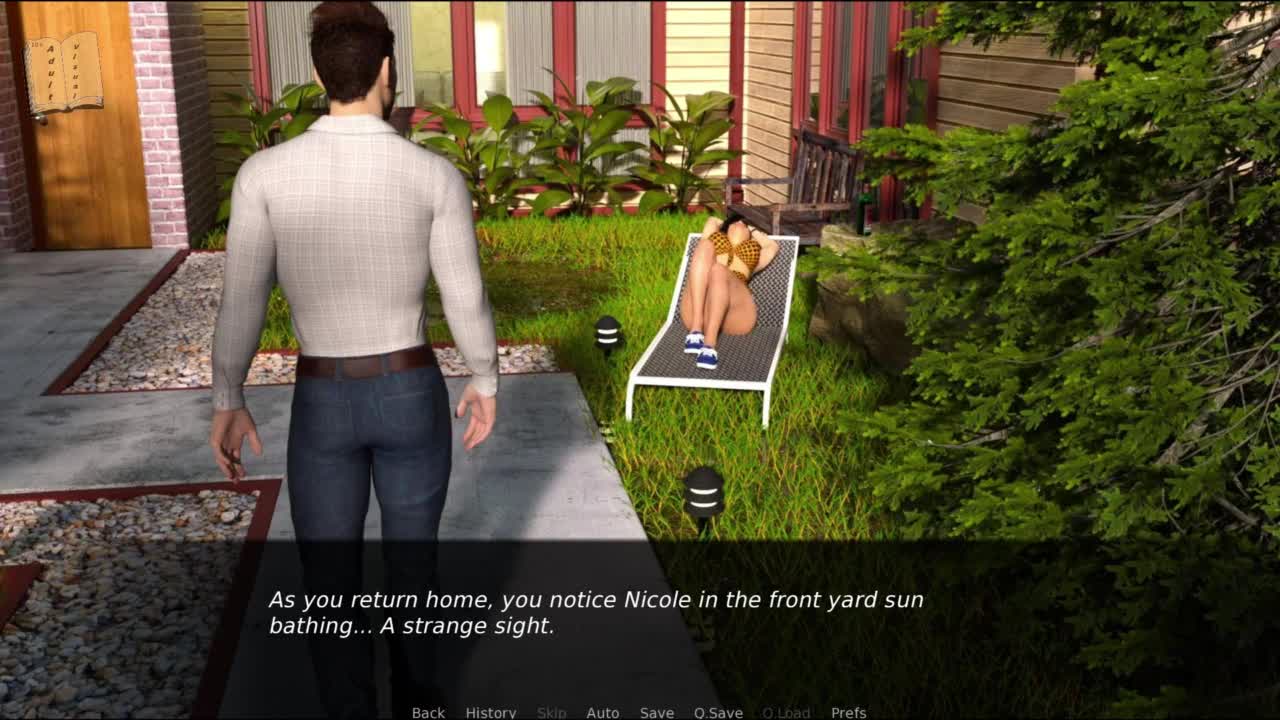Viewport: 1280px width, 720px height.
Task: Click the greyed-out Skip button
Action: [x=551, y=712]
